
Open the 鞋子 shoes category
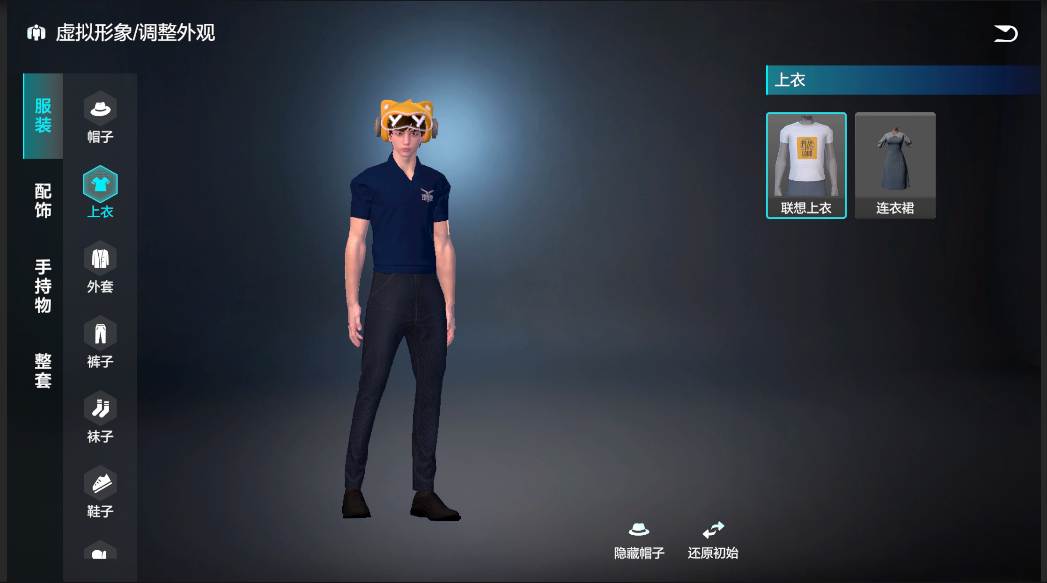tap(100, 492)
